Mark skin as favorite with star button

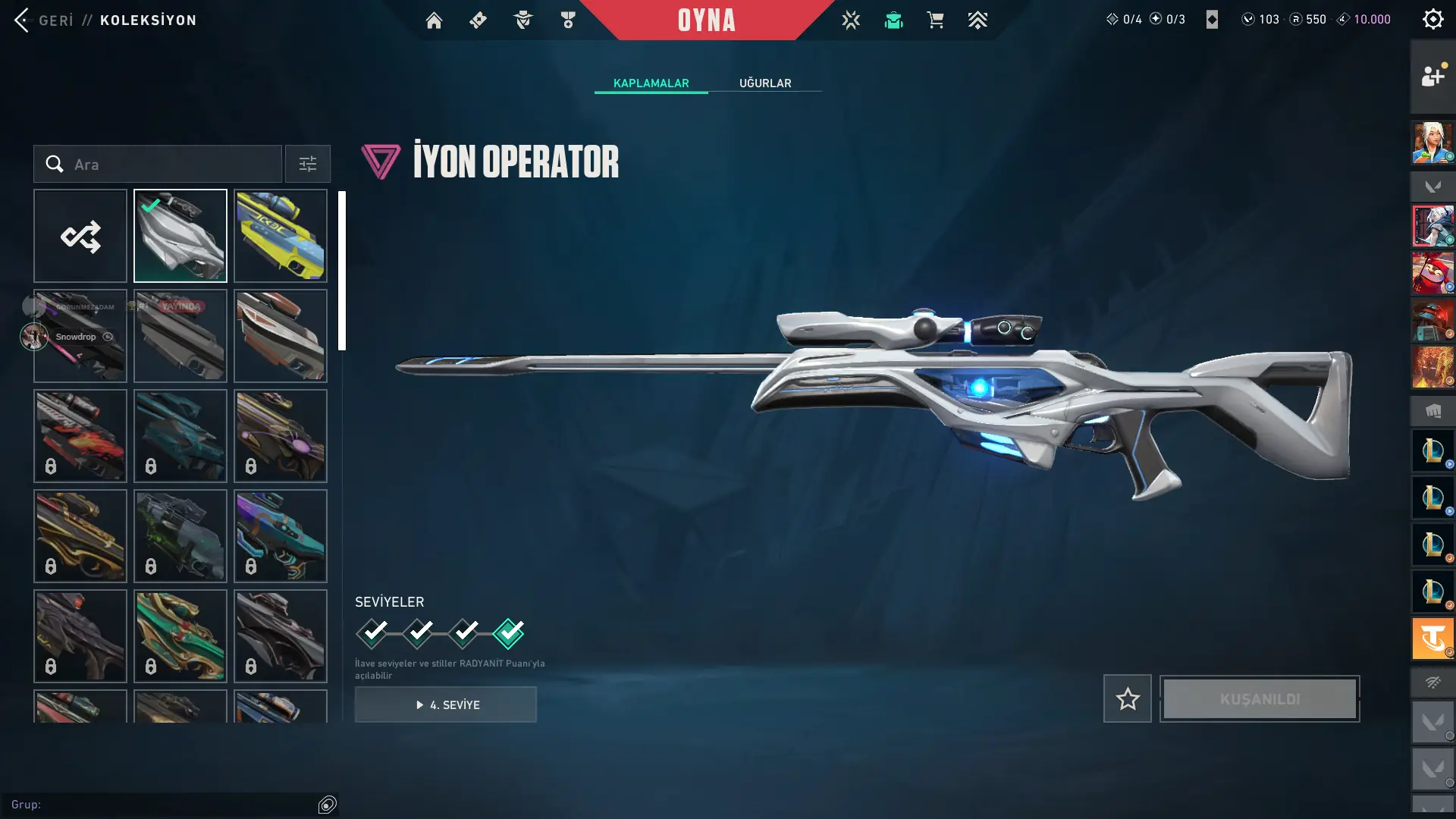[1127, 699]
